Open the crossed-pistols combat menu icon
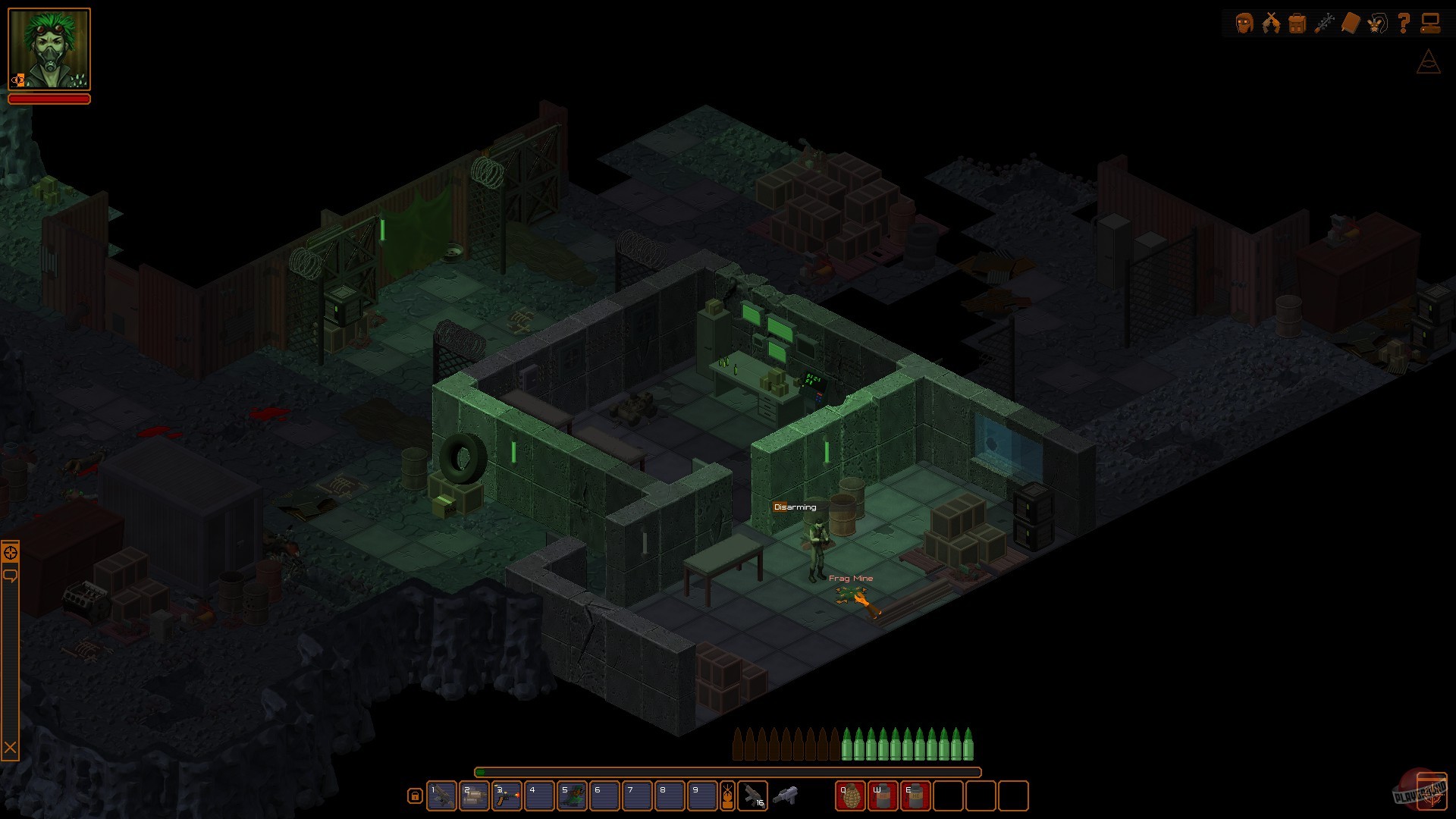The width and height of the screenshot is (1456, 819). (x=1272, y=21)
